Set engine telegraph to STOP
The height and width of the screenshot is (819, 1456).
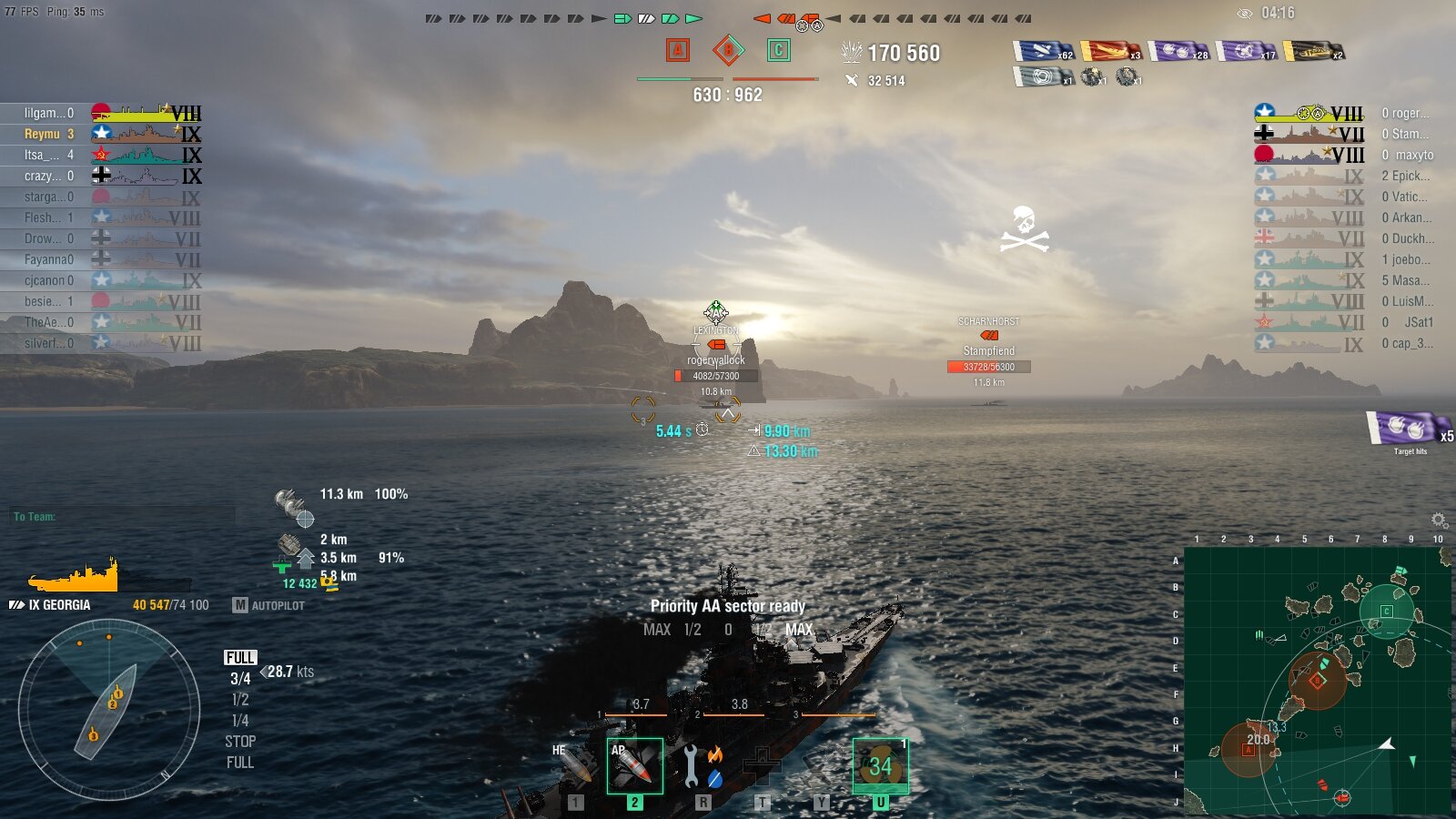[240, 742]
